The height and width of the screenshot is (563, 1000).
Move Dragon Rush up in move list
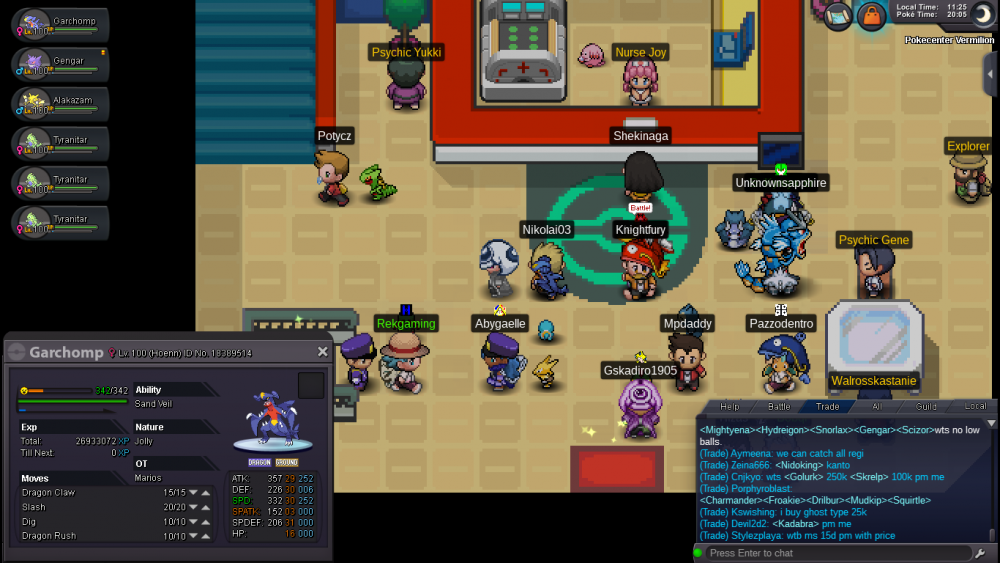pyautogui.click(x=205, y=536)
